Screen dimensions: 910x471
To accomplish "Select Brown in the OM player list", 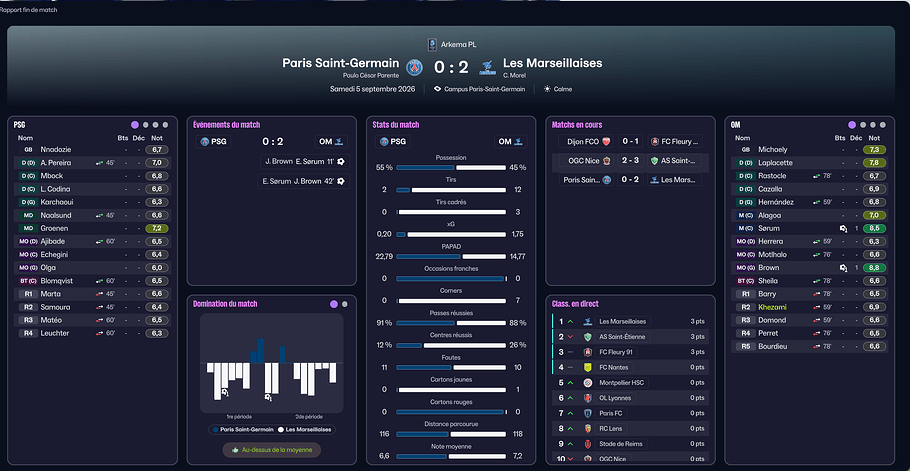I will (x=769, y=268).
